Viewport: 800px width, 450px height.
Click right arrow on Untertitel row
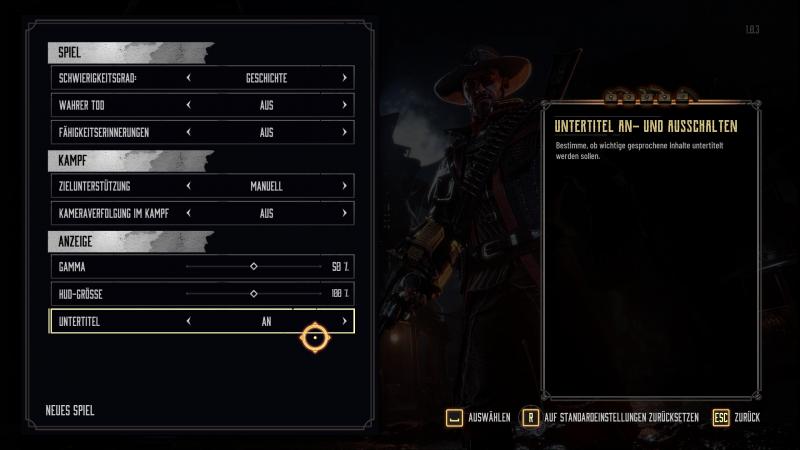[x=344, y=321]
